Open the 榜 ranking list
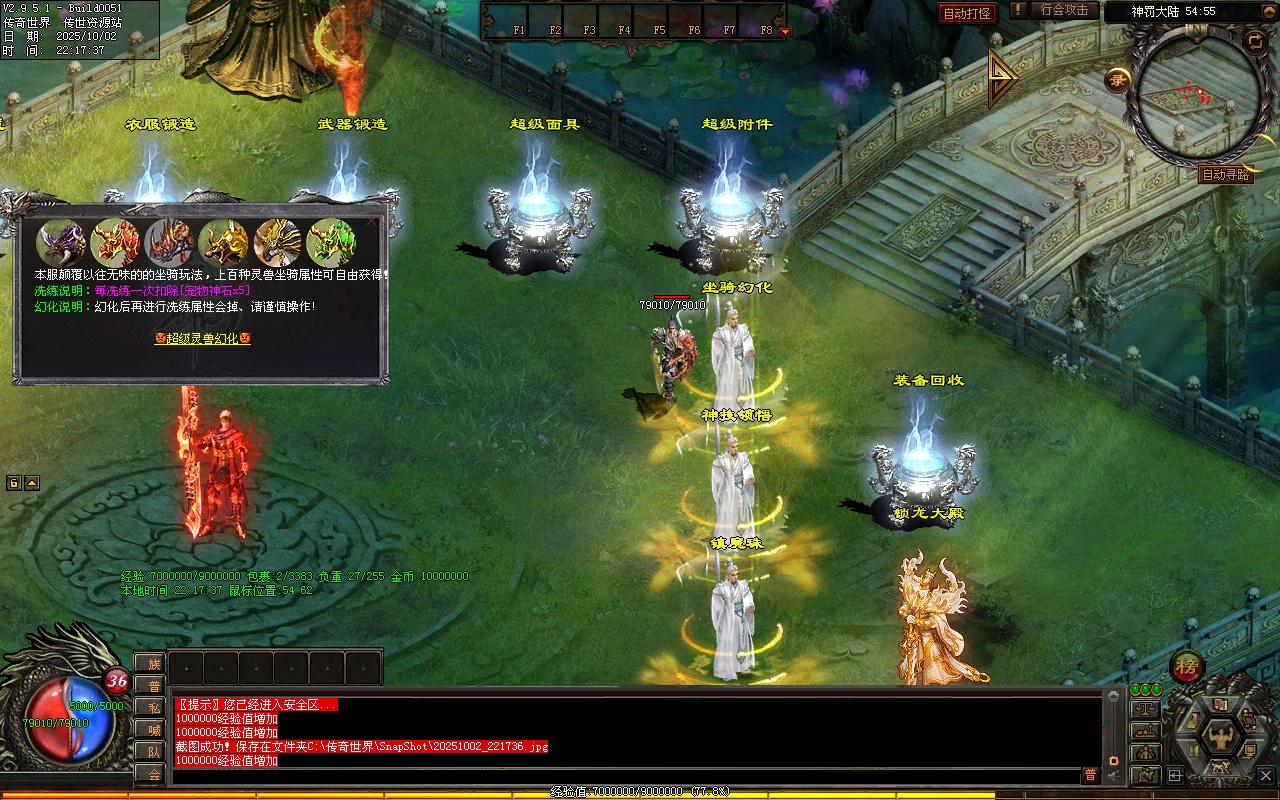The width and height of the screenshot is (1280, 800). point(1186,666)
